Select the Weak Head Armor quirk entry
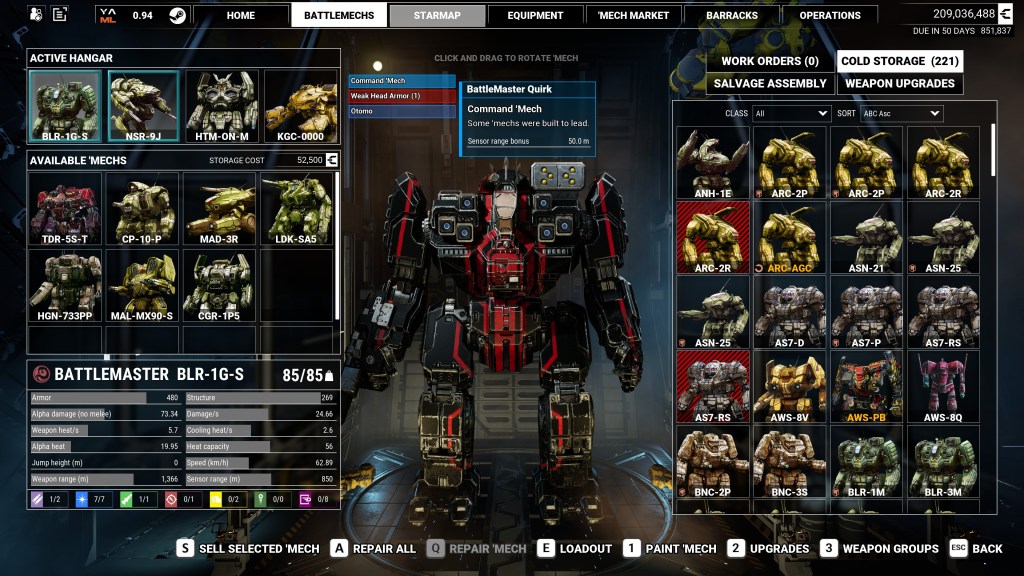Screen dimensions: 1024x576 coord(401,96)
